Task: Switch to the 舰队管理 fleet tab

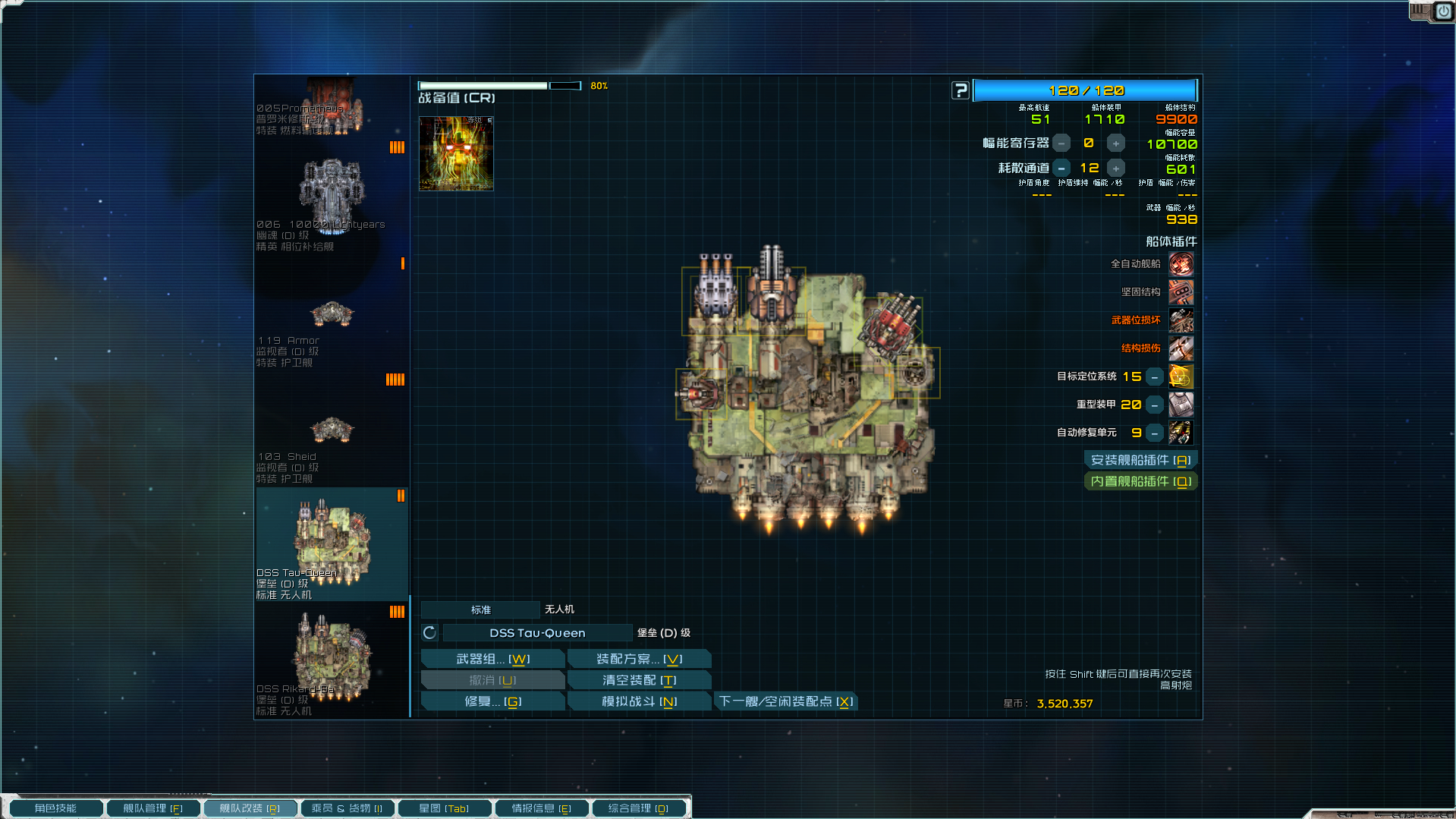Action: point(153,808)
